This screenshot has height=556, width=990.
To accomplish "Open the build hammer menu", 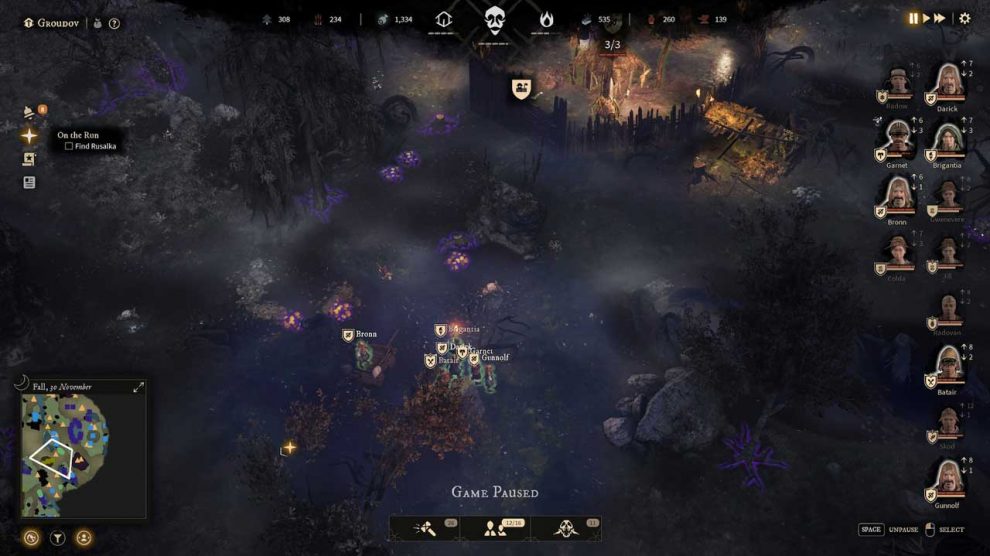I will pyautogui.click(x=424, y=527).
